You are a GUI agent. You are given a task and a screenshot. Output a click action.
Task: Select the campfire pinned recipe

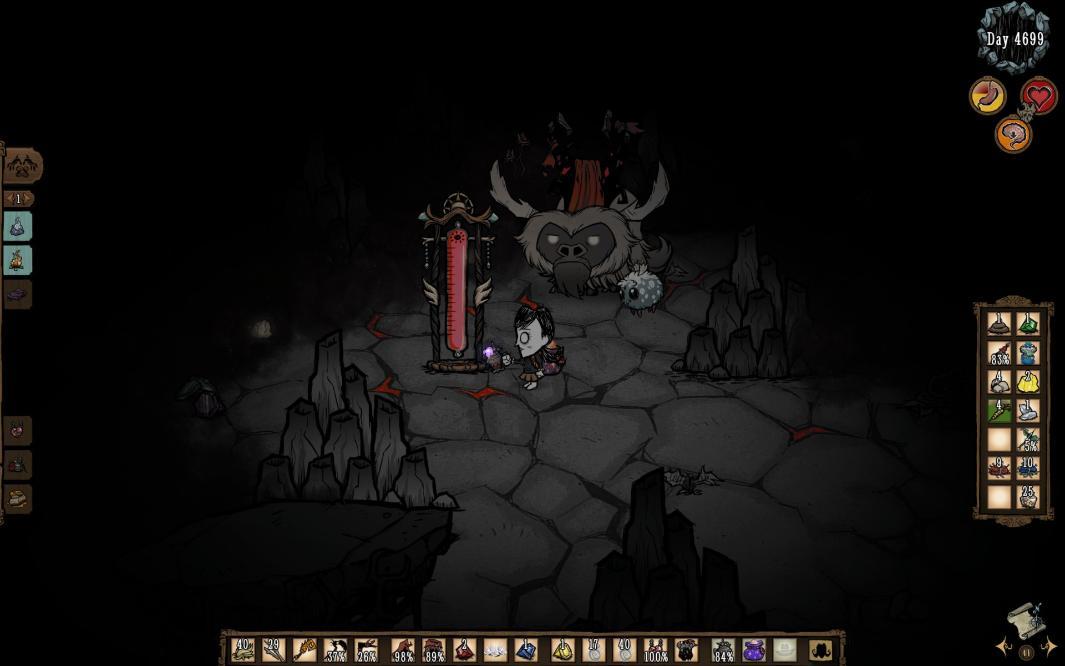(x=18, y=260)
